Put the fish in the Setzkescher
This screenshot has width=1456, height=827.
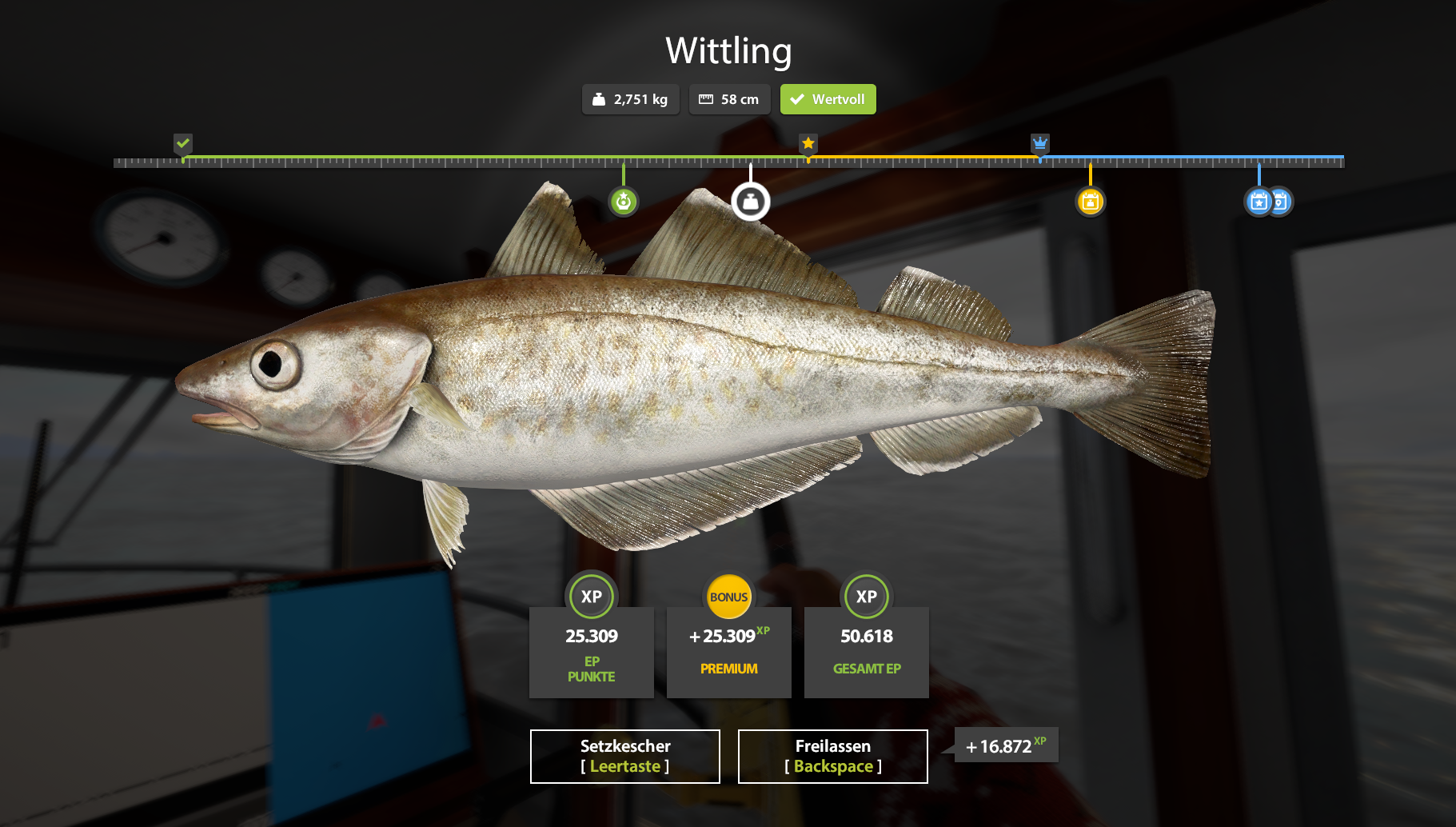624,756
